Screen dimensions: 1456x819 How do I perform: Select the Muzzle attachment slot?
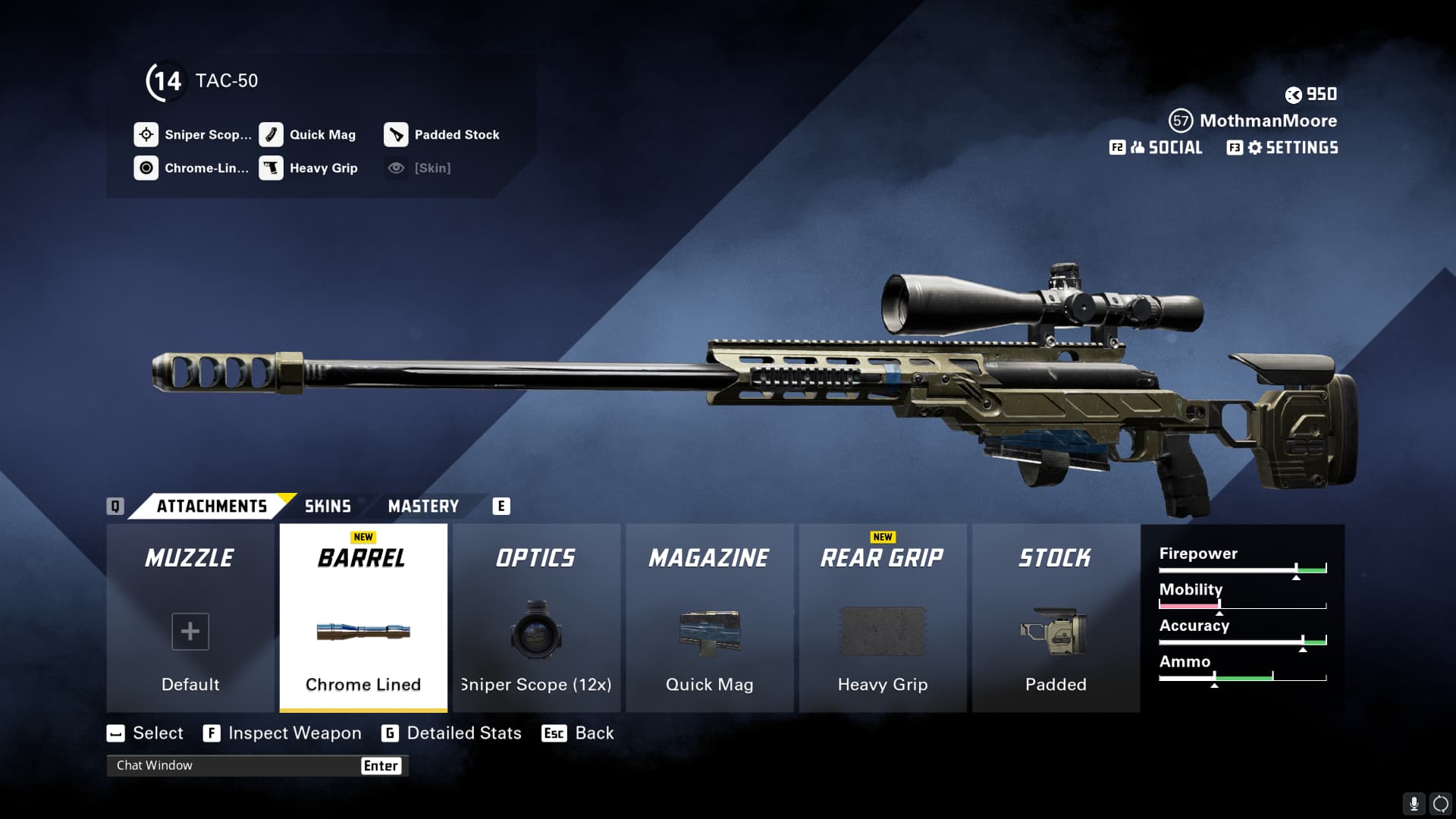coord(190,618)
